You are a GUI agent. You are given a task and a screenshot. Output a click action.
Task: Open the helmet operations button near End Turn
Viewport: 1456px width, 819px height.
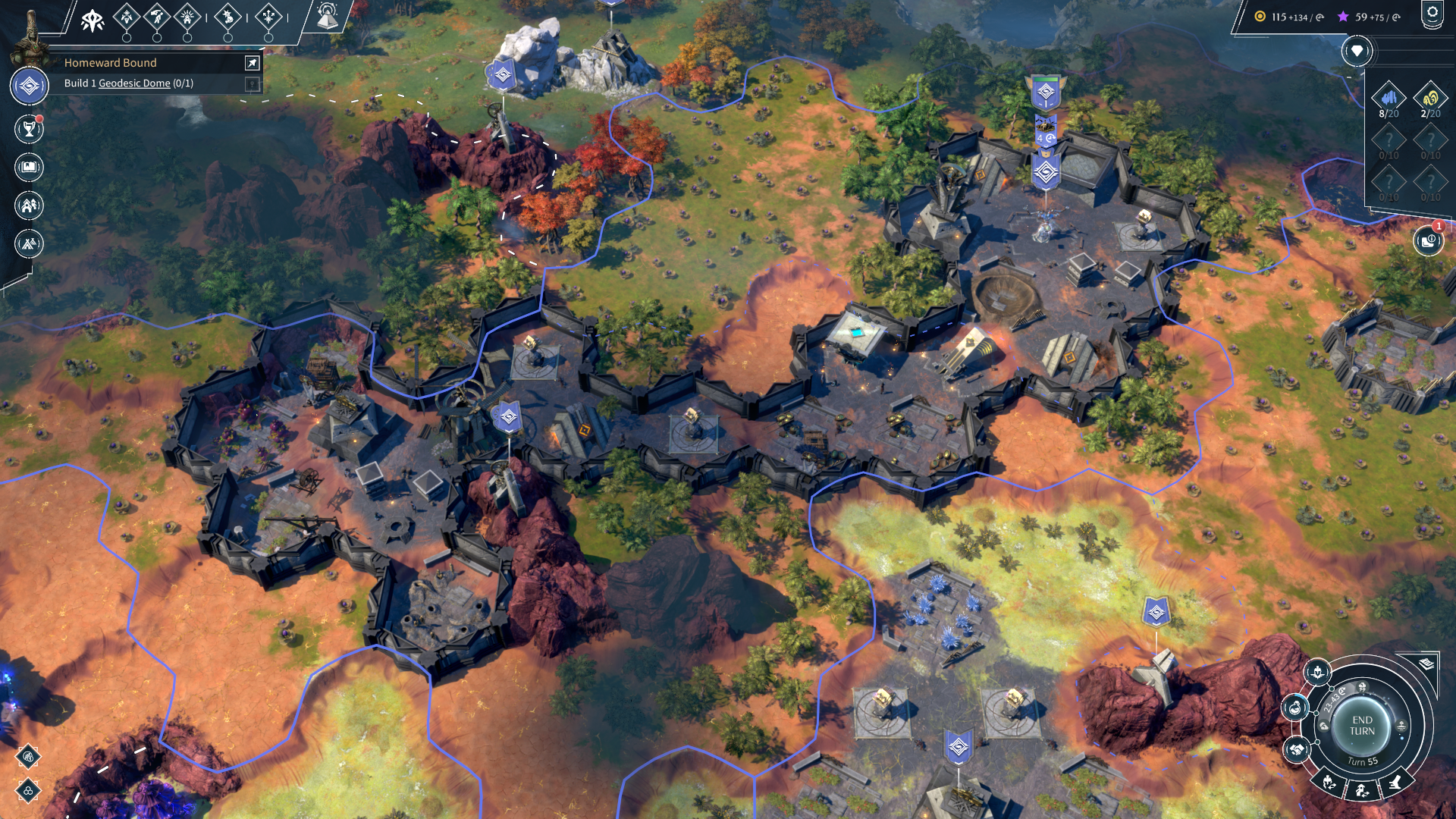point(1317,672)
